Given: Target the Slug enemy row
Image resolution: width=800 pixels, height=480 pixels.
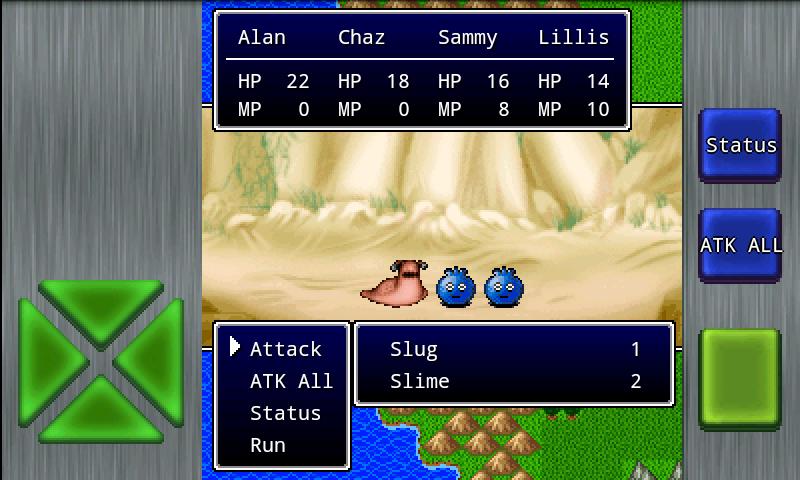Looking at the screenshot, I should pos(514,349).
